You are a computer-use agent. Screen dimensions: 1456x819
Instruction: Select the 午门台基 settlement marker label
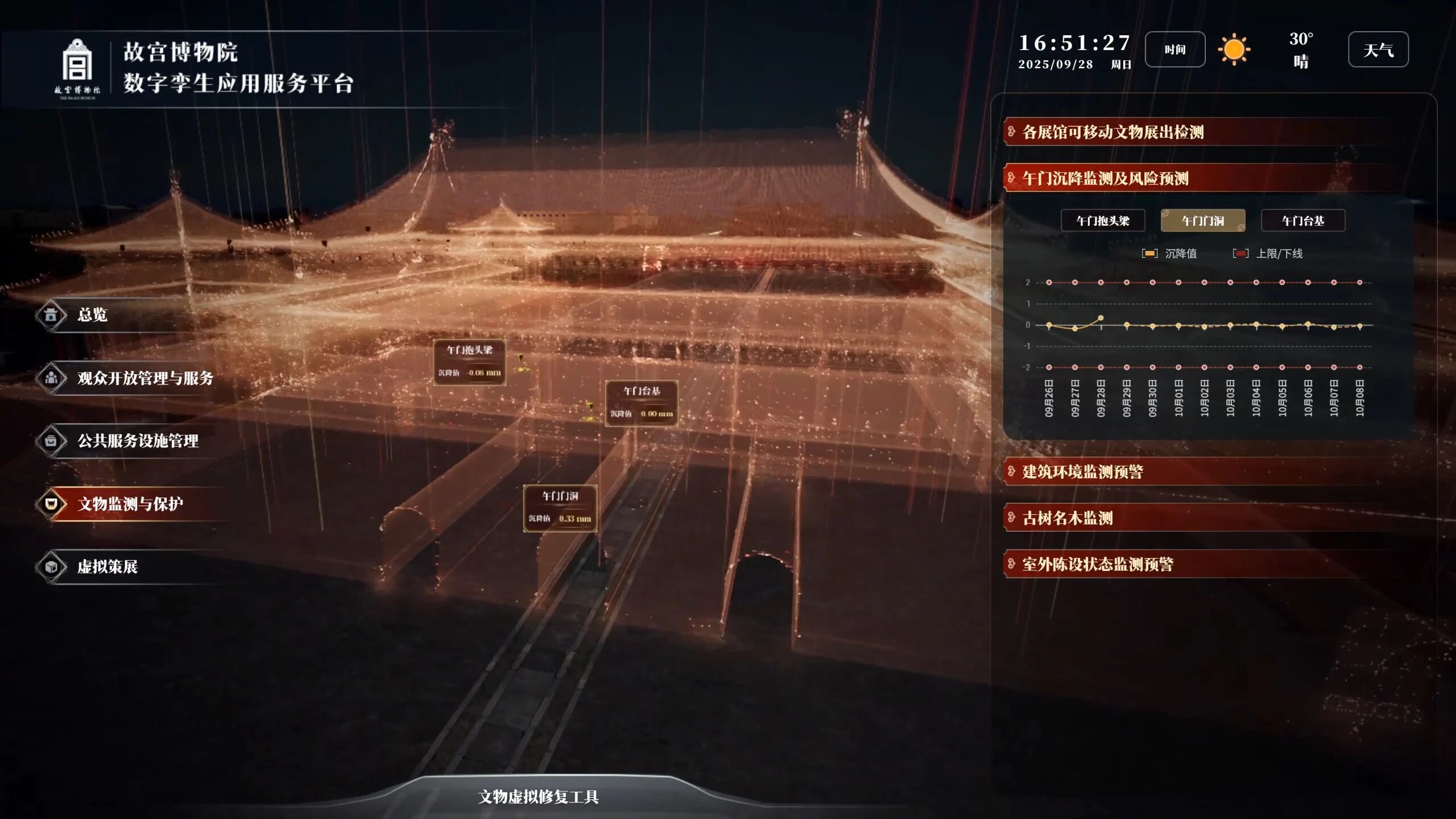click(641, 403)
